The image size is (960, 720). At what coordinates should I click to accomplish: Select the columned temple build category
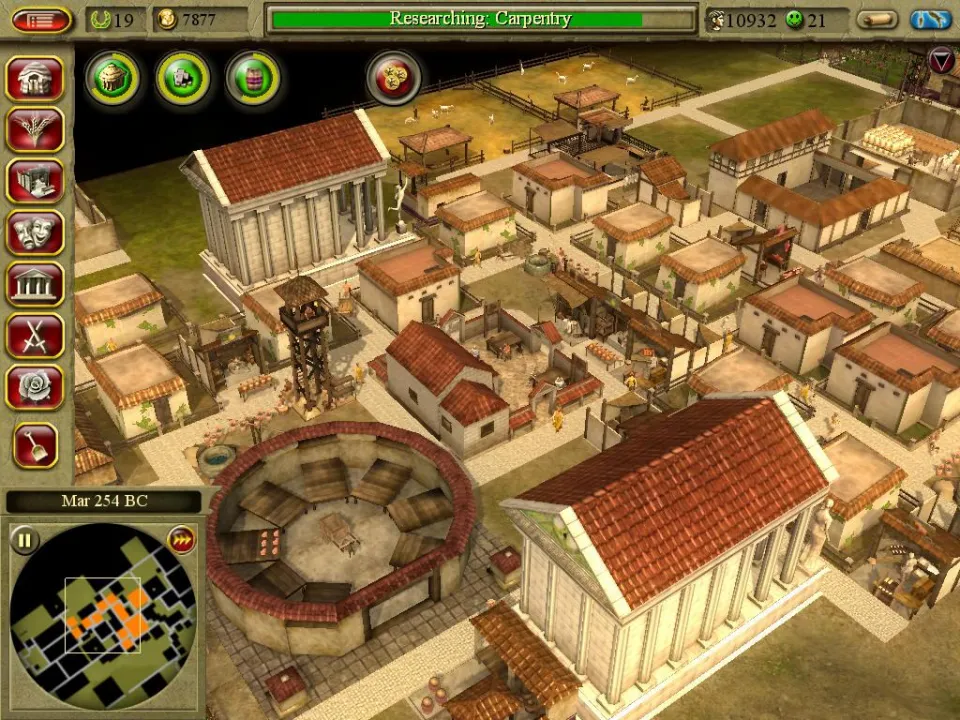click(x=35, y=283)
